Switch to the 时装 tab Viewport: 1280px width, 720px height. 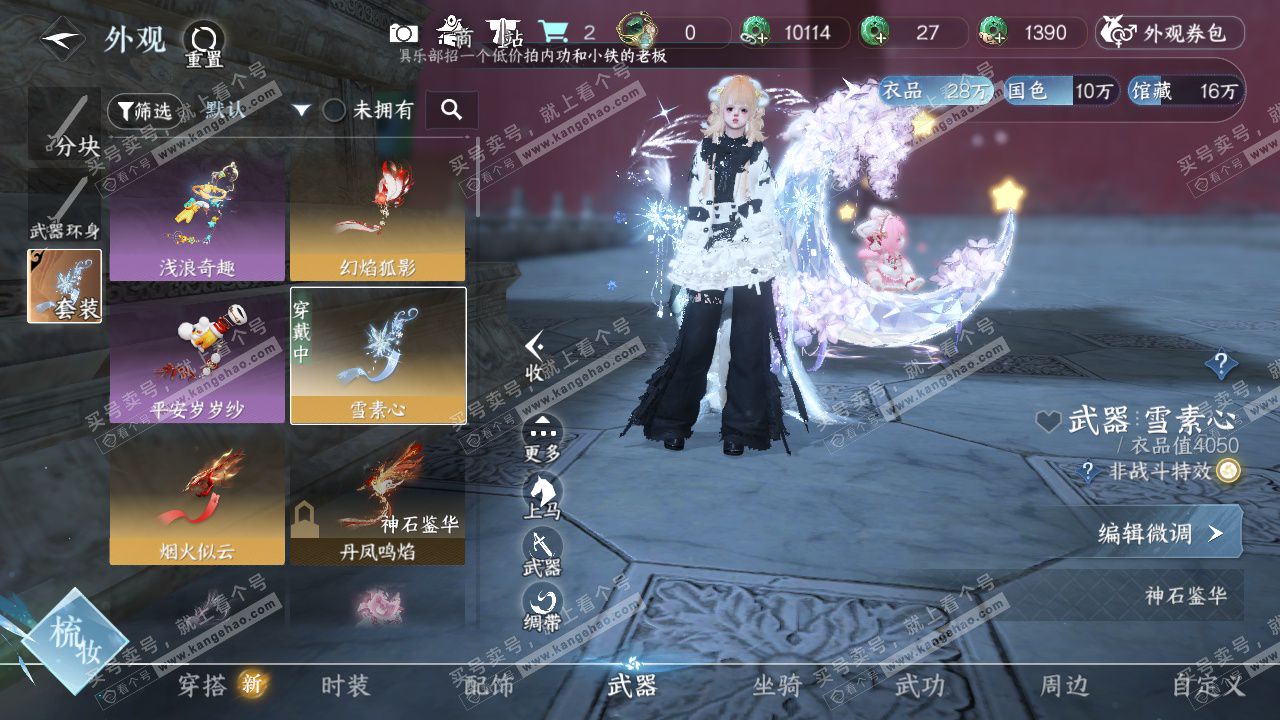point(346,686)
